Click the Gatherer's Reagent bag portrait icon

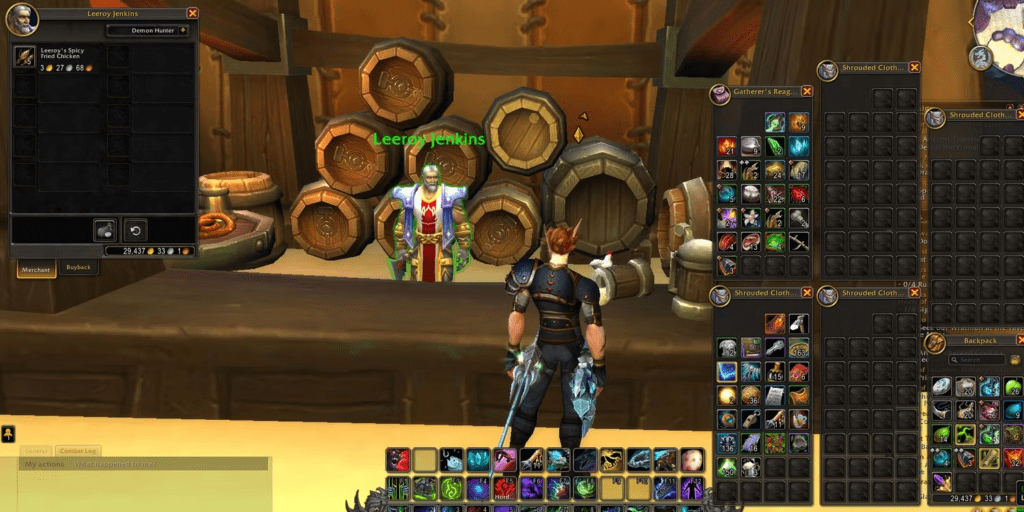[x=721, y=93]
